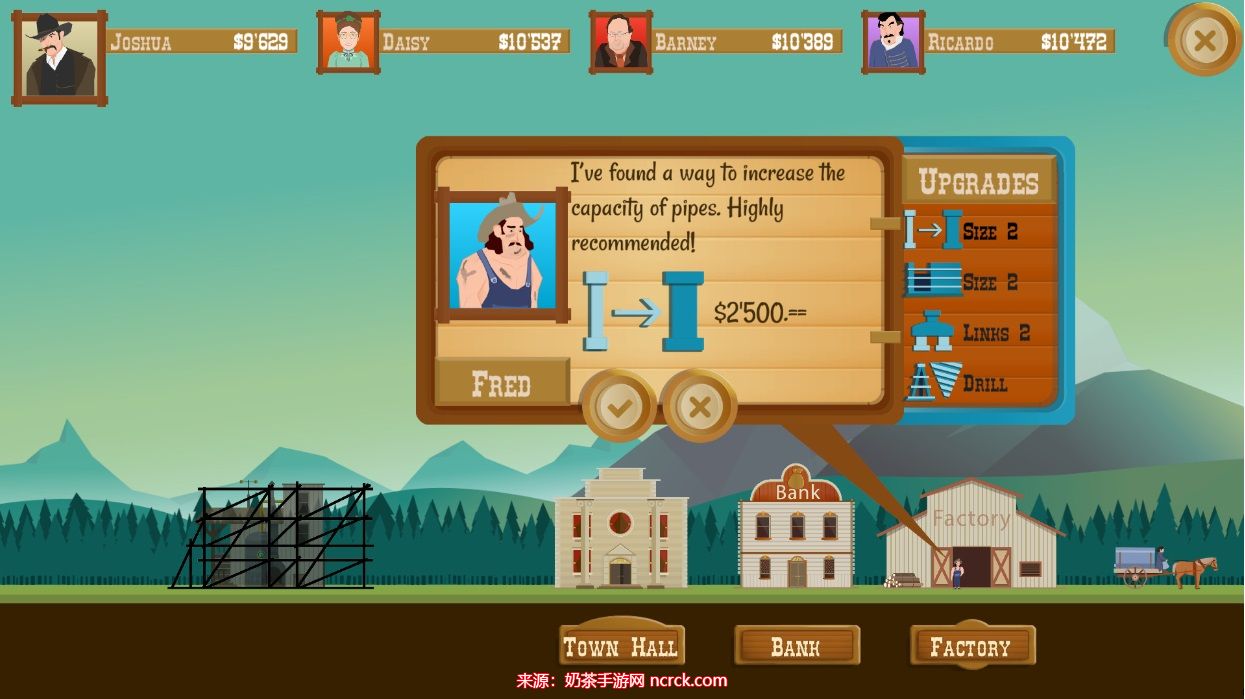This screenshot has height=699, width=1245.
Task: Pick the Links 2 upgrade
Action: (x=979, y=333)
